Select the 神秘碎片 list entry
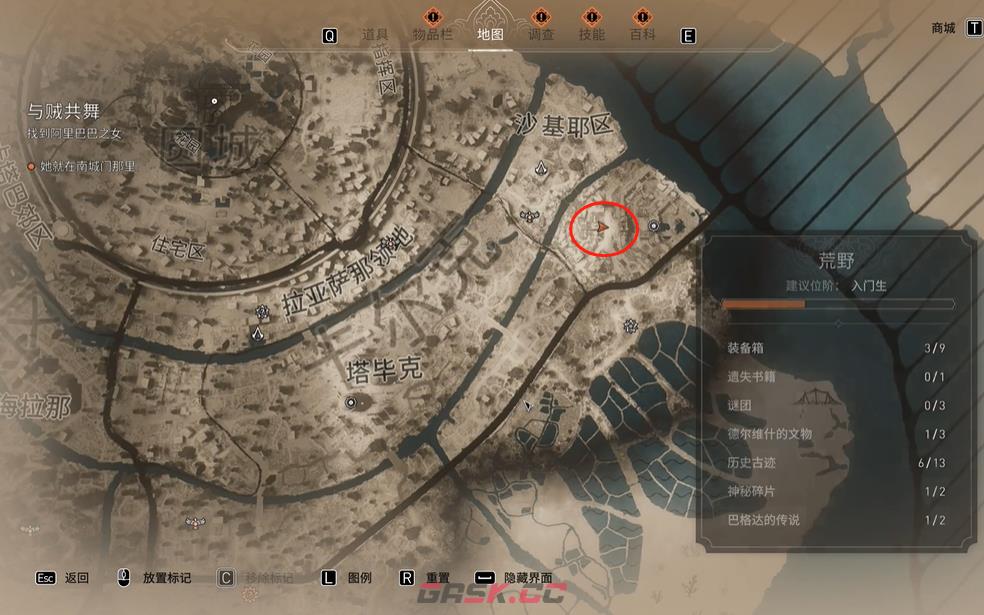 tap(836, 491)
